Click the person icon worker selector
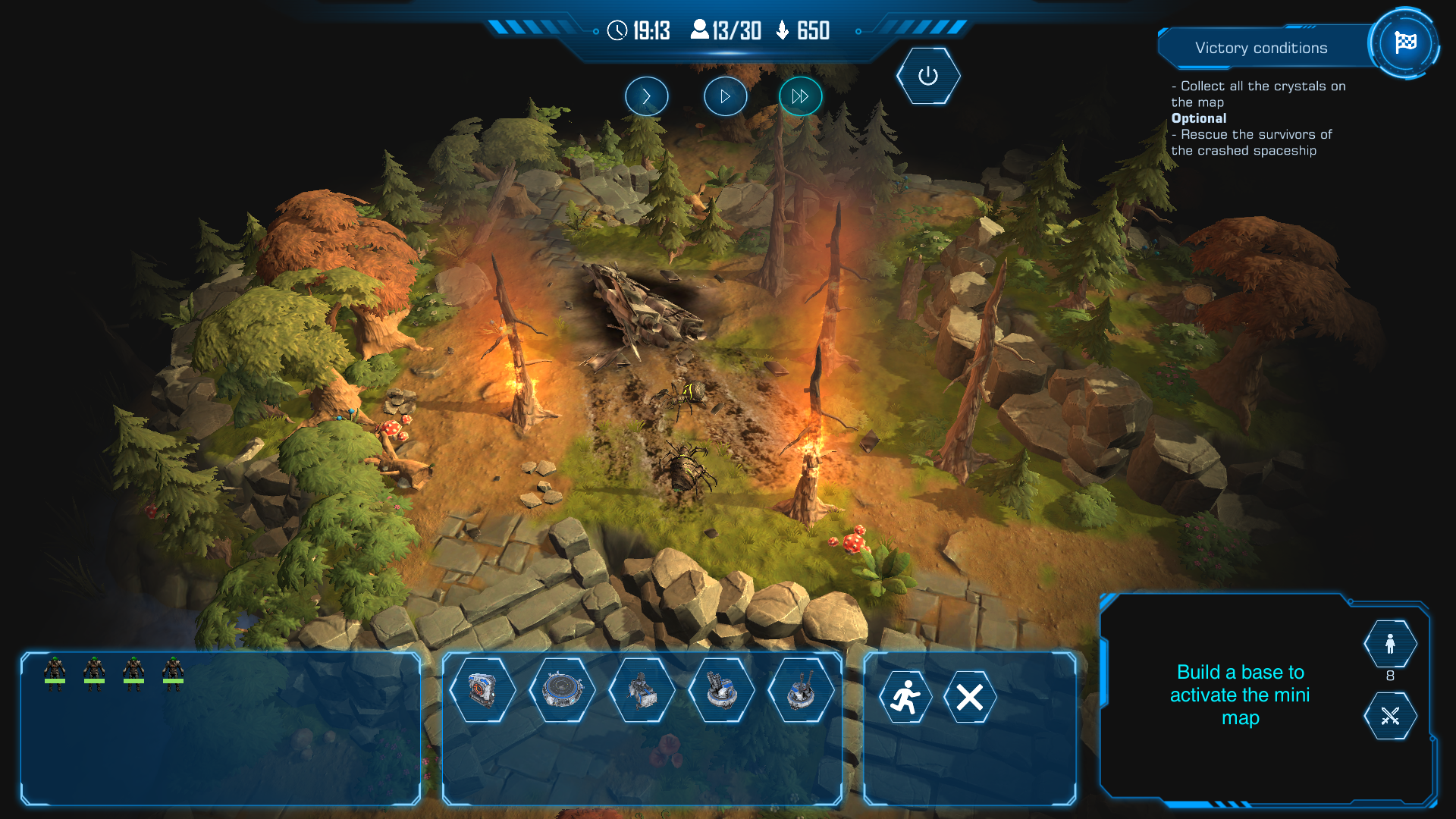 click(x=1389, y=644)
